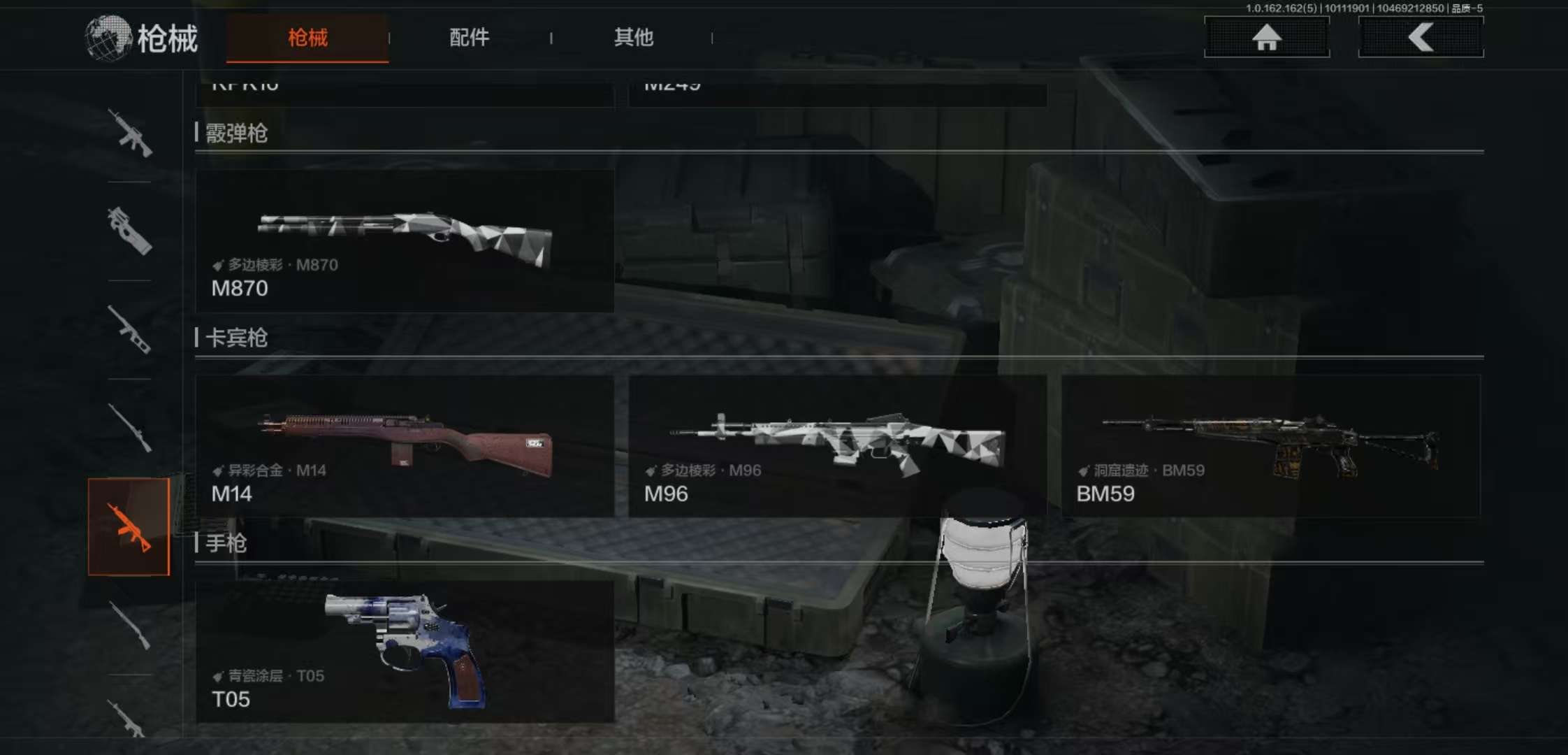Select the M14 carbine tile
1568x755 pixels.
[405, 446]
